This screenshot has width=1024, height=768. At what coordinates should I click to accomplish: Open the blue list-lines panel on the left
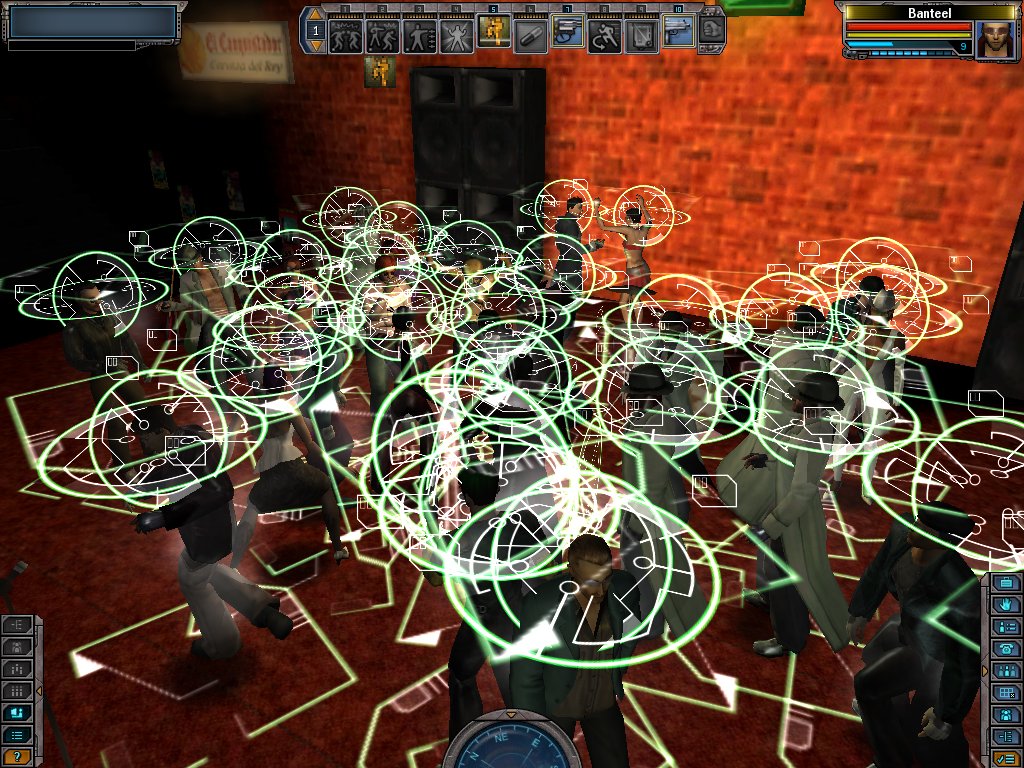click(17, 735)
